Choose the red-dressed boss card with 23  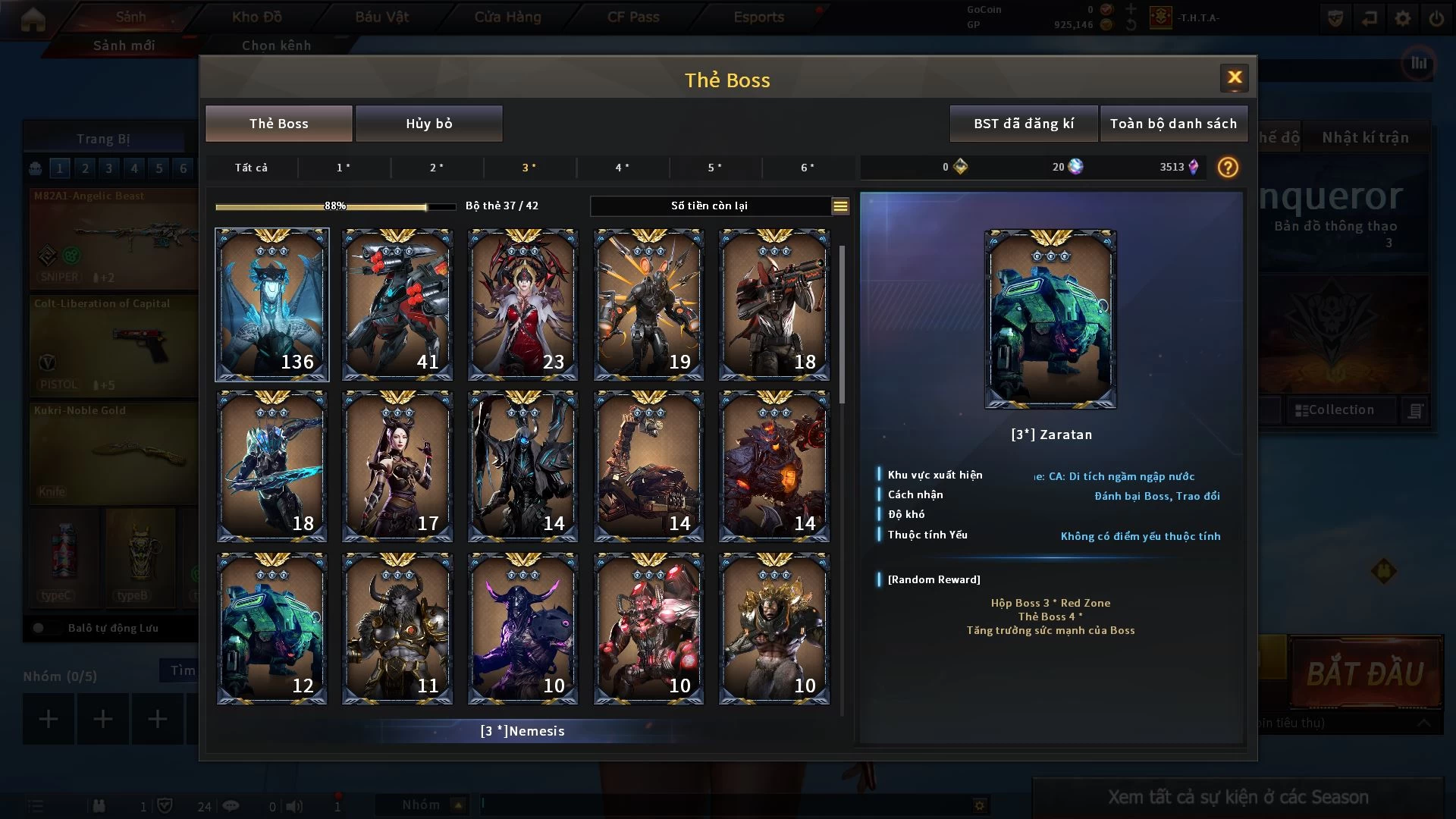click(x=522, y=304)
